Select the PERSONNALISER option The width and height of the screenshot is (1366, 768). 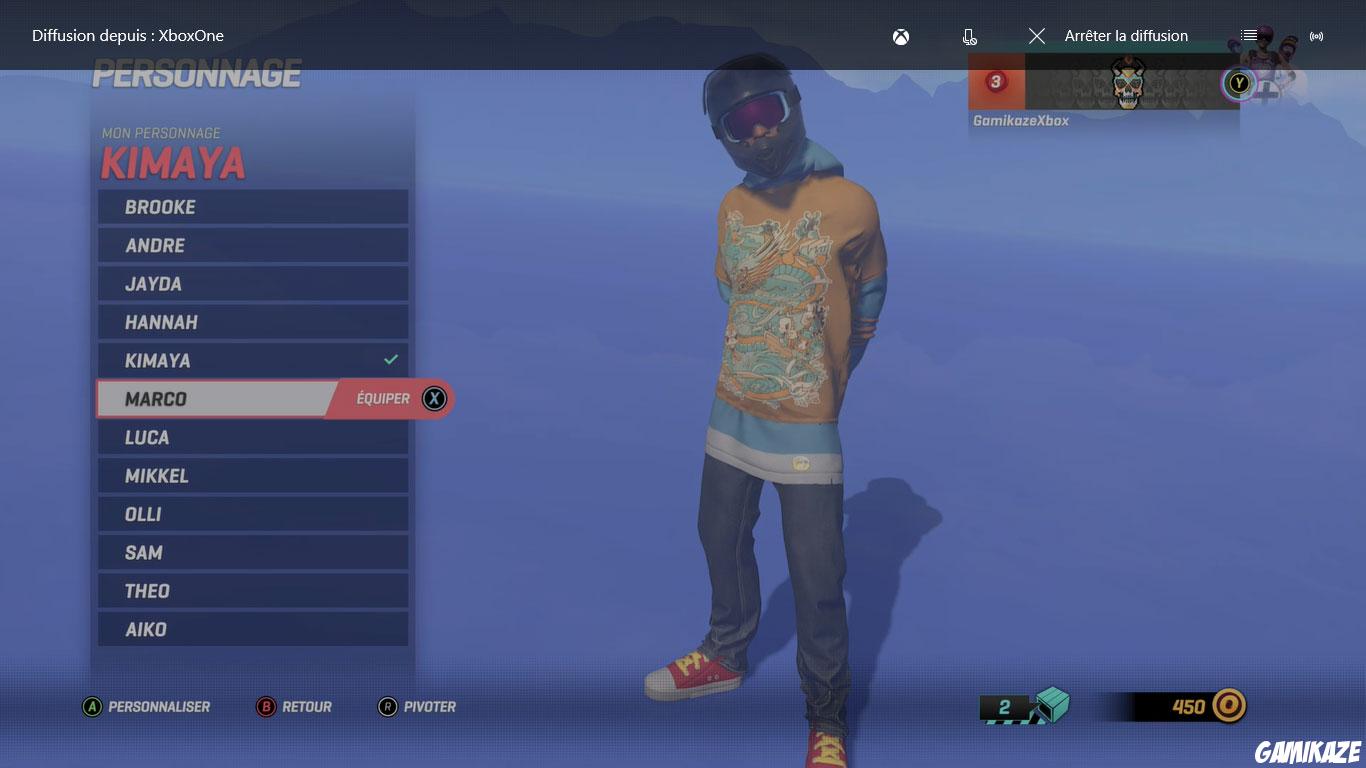click(x=148, y=707)
